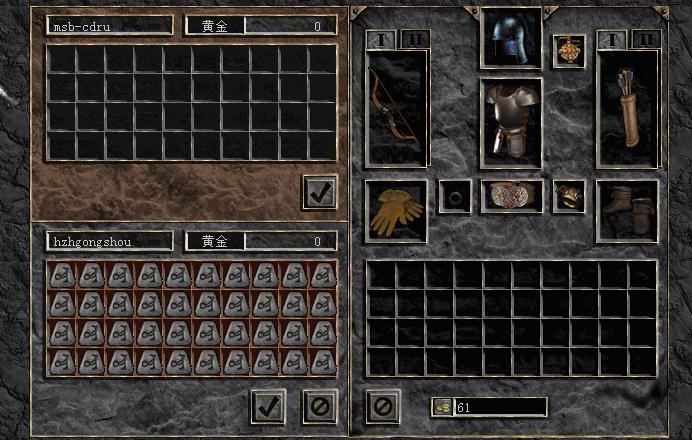
Task: Select the arrow quiver slot
Action: pyautogui.click(x=627, y=107)
